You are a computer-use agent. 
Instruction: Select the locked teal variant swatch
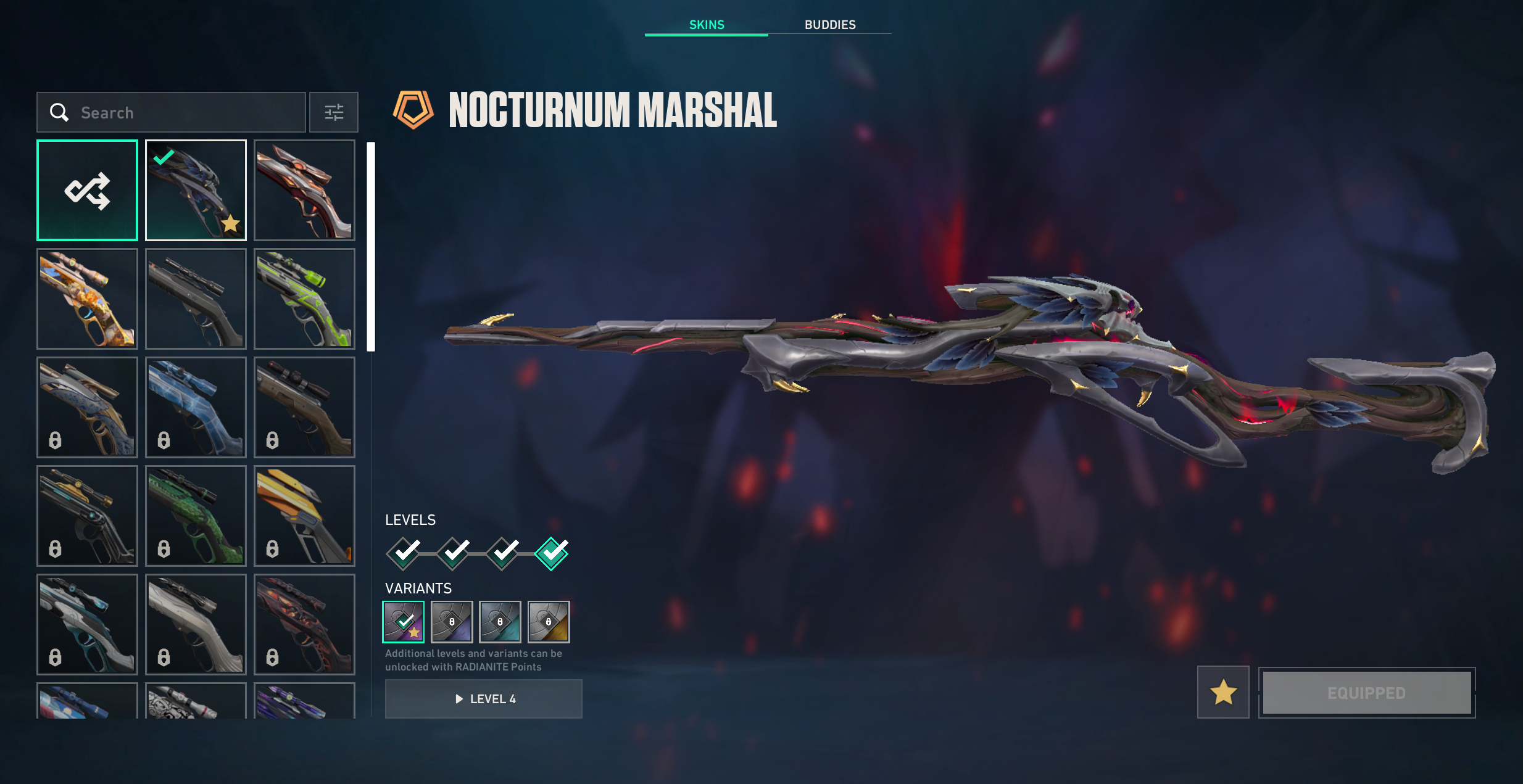click(500, 622)
